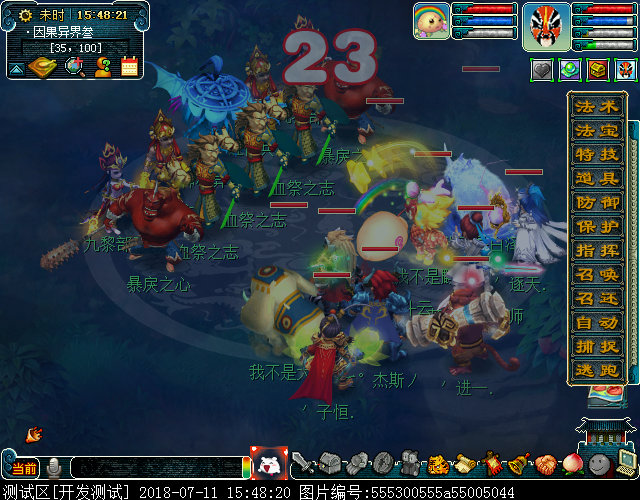Enable 自动 auto battle
The height and width of the screenshot is (500, 640).
point(596,323)
